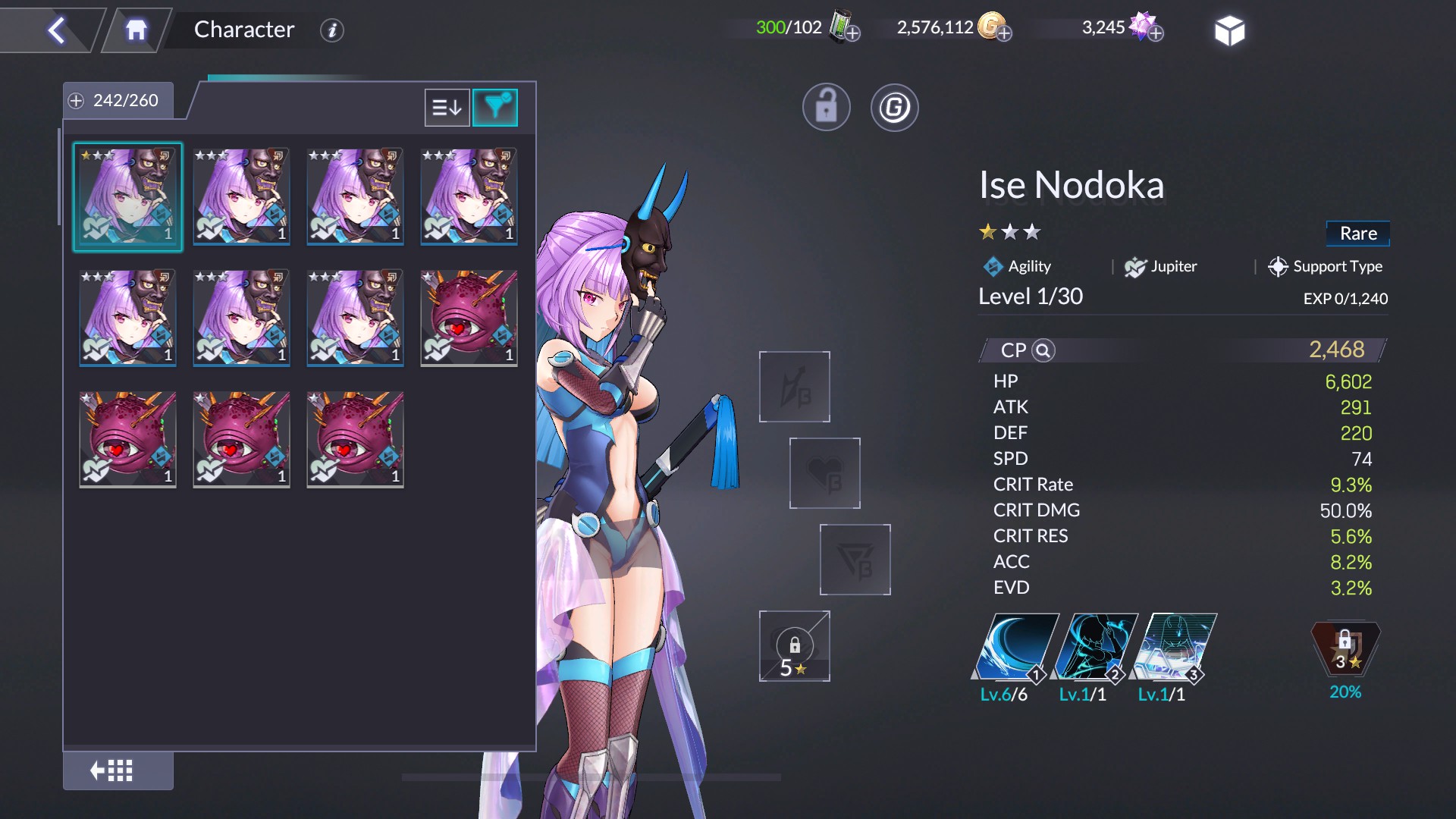This screenshot has height=819, width=1456.
Task: Add more stamina with plus button
Action: point(852,33)
